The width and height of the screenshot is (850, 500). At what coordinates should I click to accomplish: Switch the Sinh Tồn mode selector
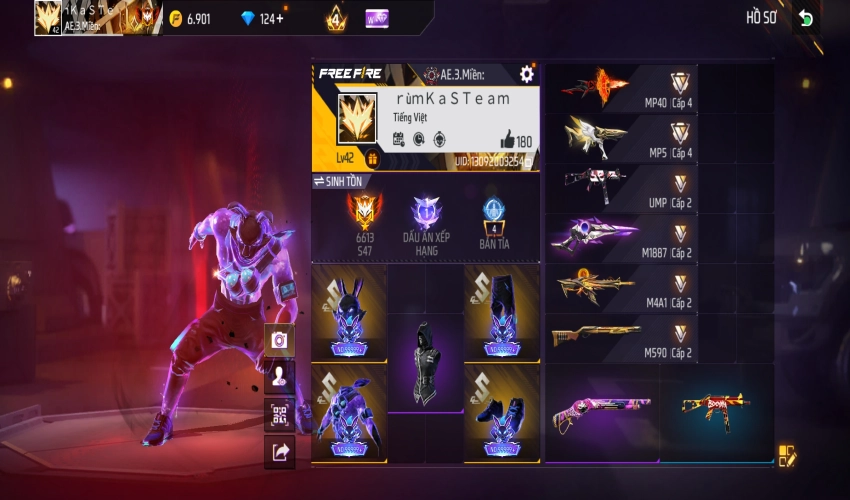338,181
